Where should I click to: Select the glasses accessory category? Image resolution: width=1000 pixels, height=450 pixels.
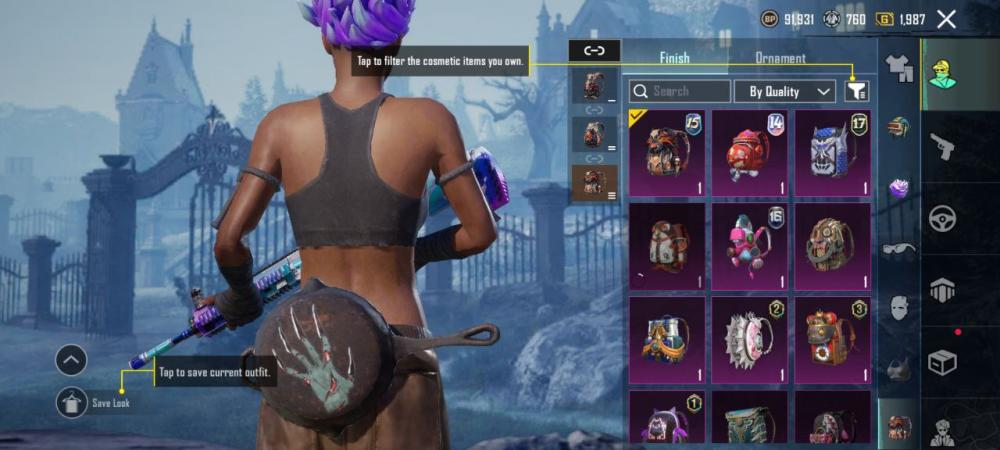[x=899, y=250]
